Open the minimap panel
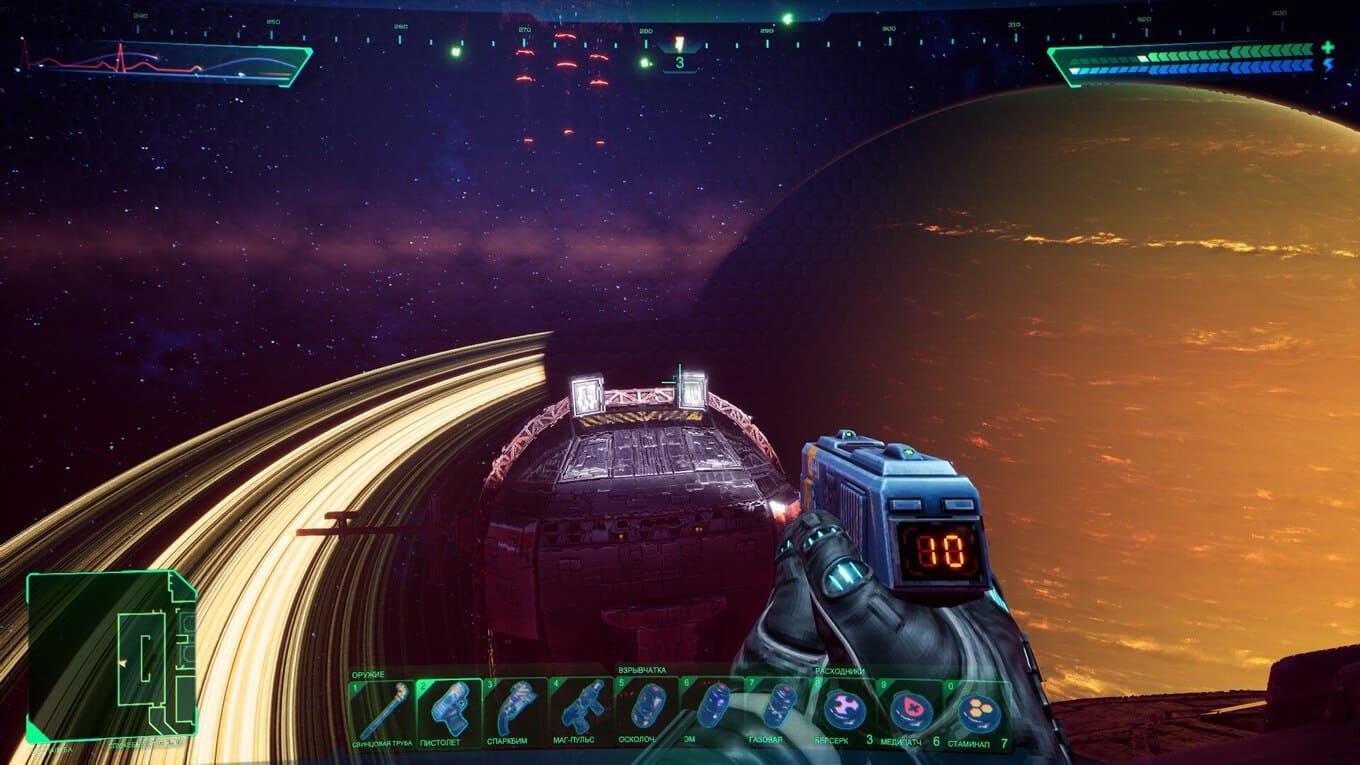Image resolution: width=1360 pixels, height=765 pixels. click(112, 657)
